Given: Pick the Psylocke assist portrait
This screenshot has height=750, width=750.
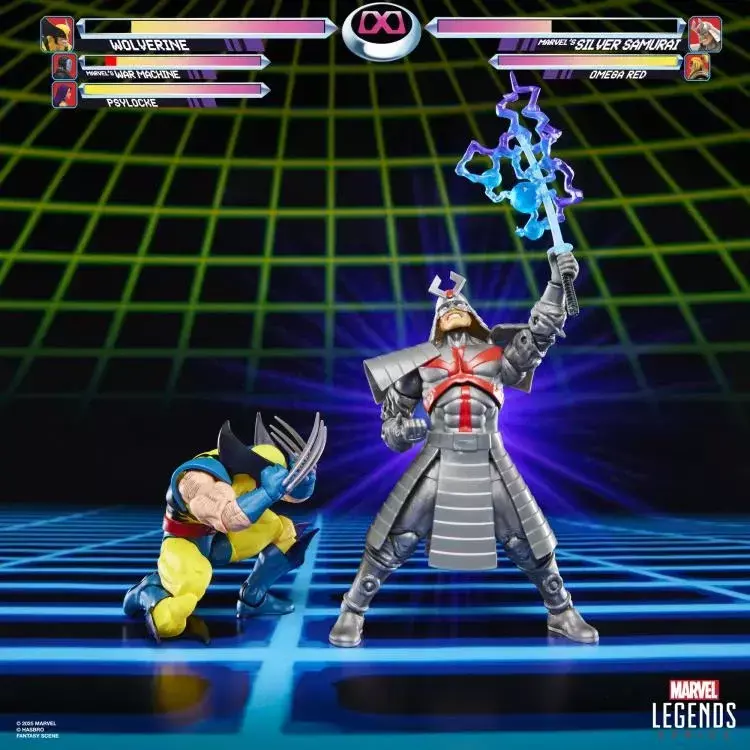Looking at the screenshot, I should click(x=64, y=95).
